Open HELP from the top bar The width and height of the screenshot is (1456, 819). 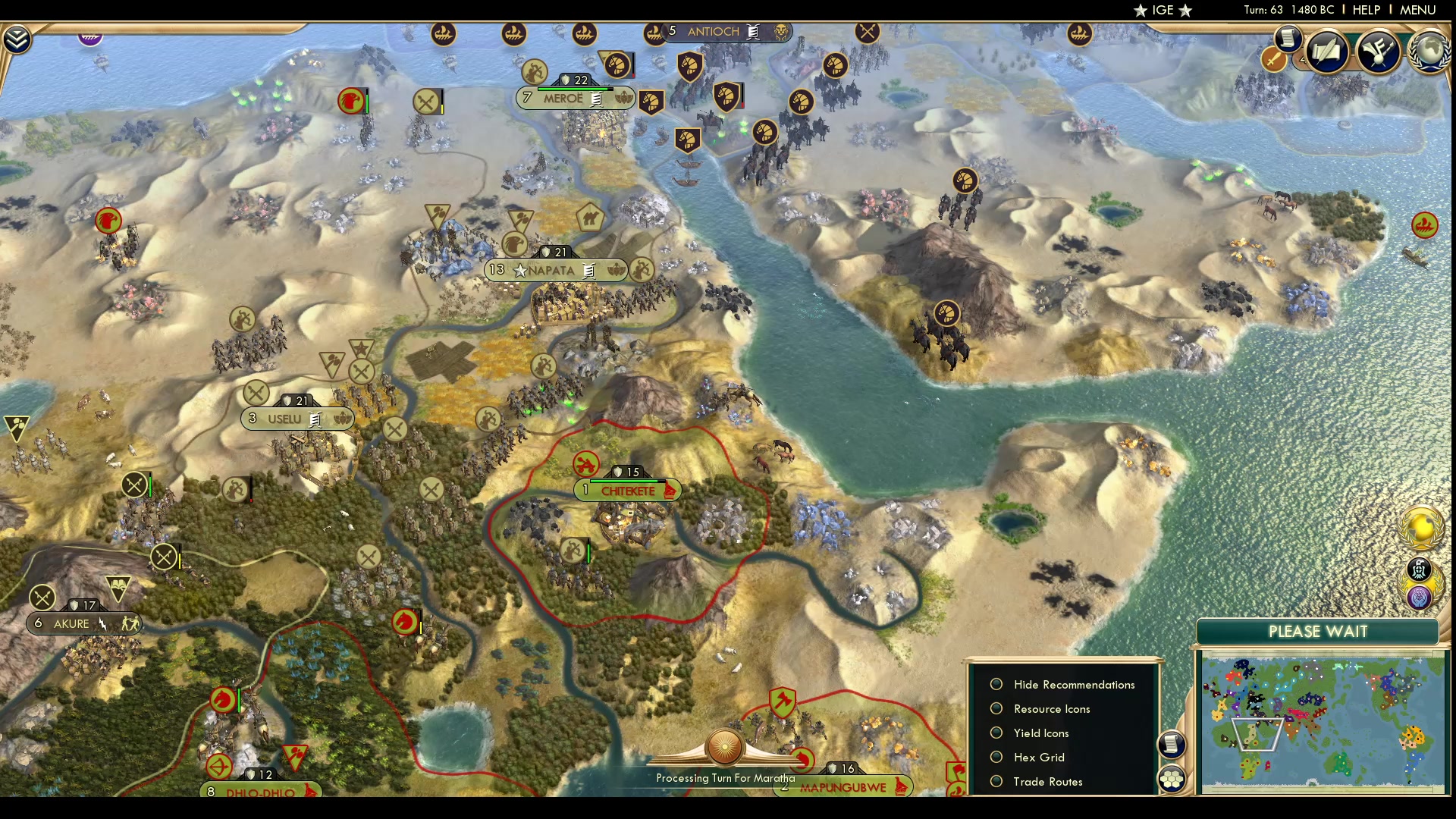coord(1365,10)
